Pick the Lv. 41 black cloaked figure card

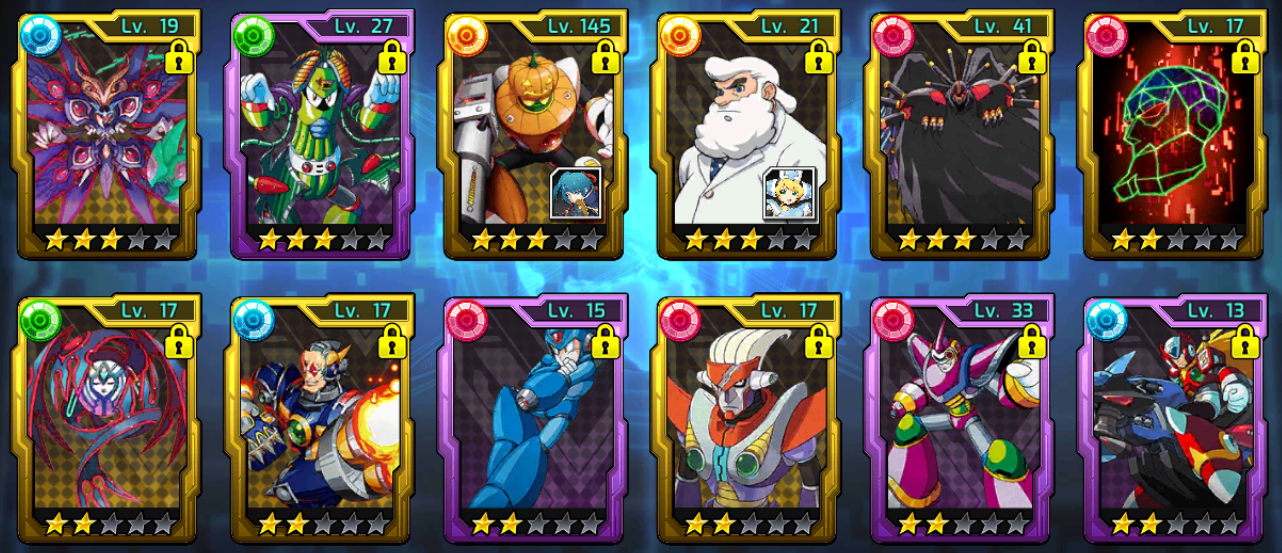(x=962, y=135)
